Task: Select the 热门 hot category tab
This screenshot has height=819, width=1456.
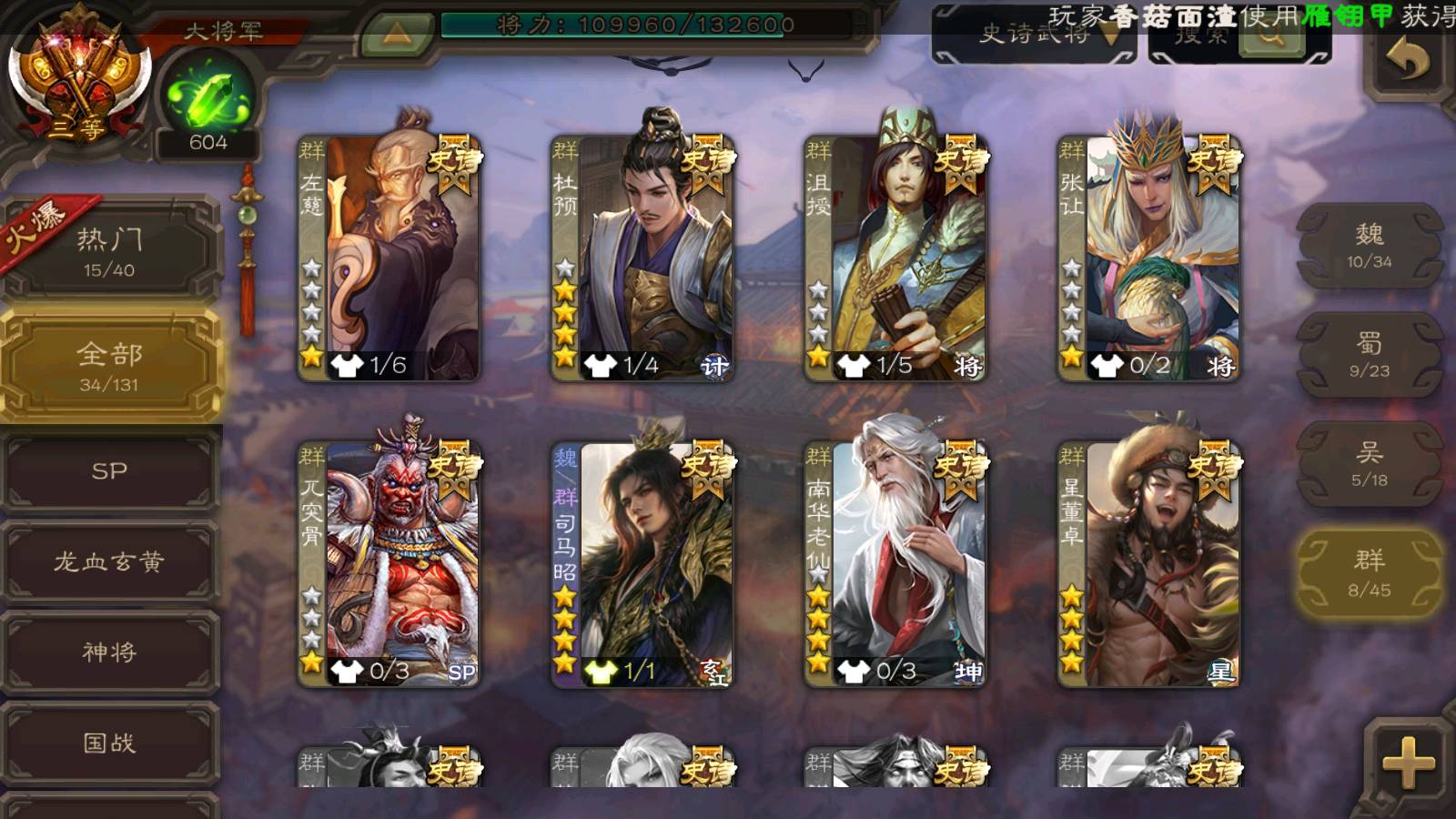Action: click(109, 251)
